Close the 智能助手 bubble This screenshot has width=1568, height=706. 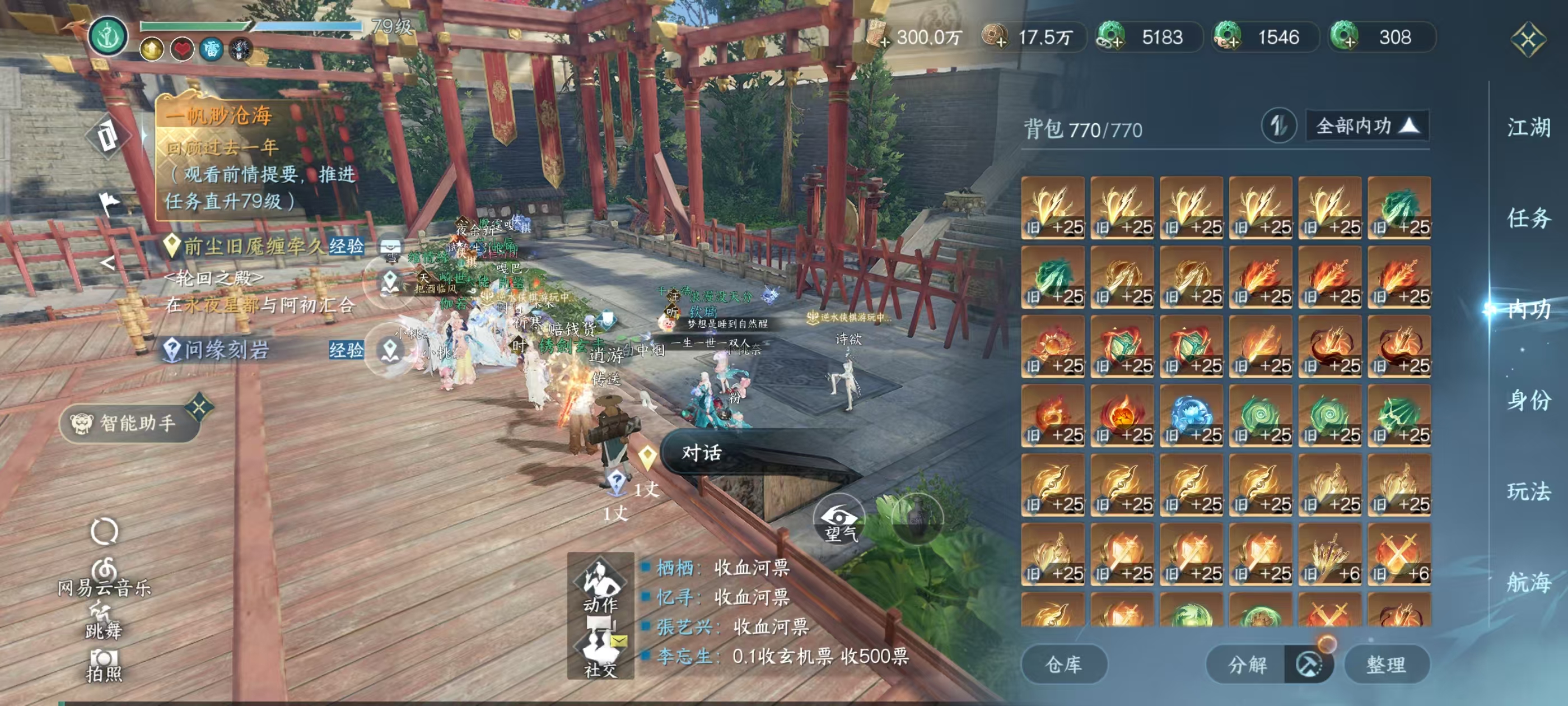200,407
